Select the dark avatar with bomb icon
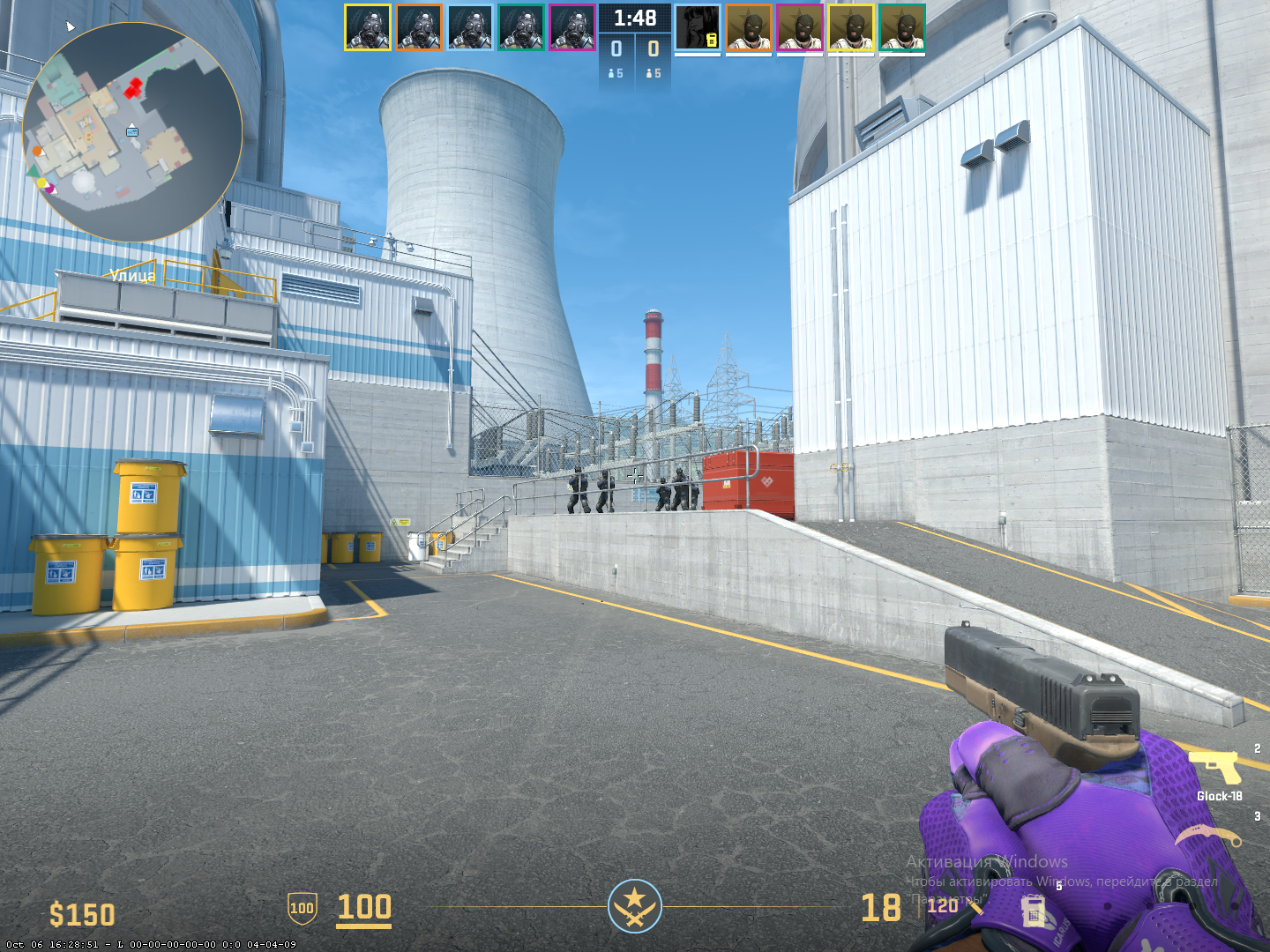This screenshot has width=1270, height=952. (698, 27)
